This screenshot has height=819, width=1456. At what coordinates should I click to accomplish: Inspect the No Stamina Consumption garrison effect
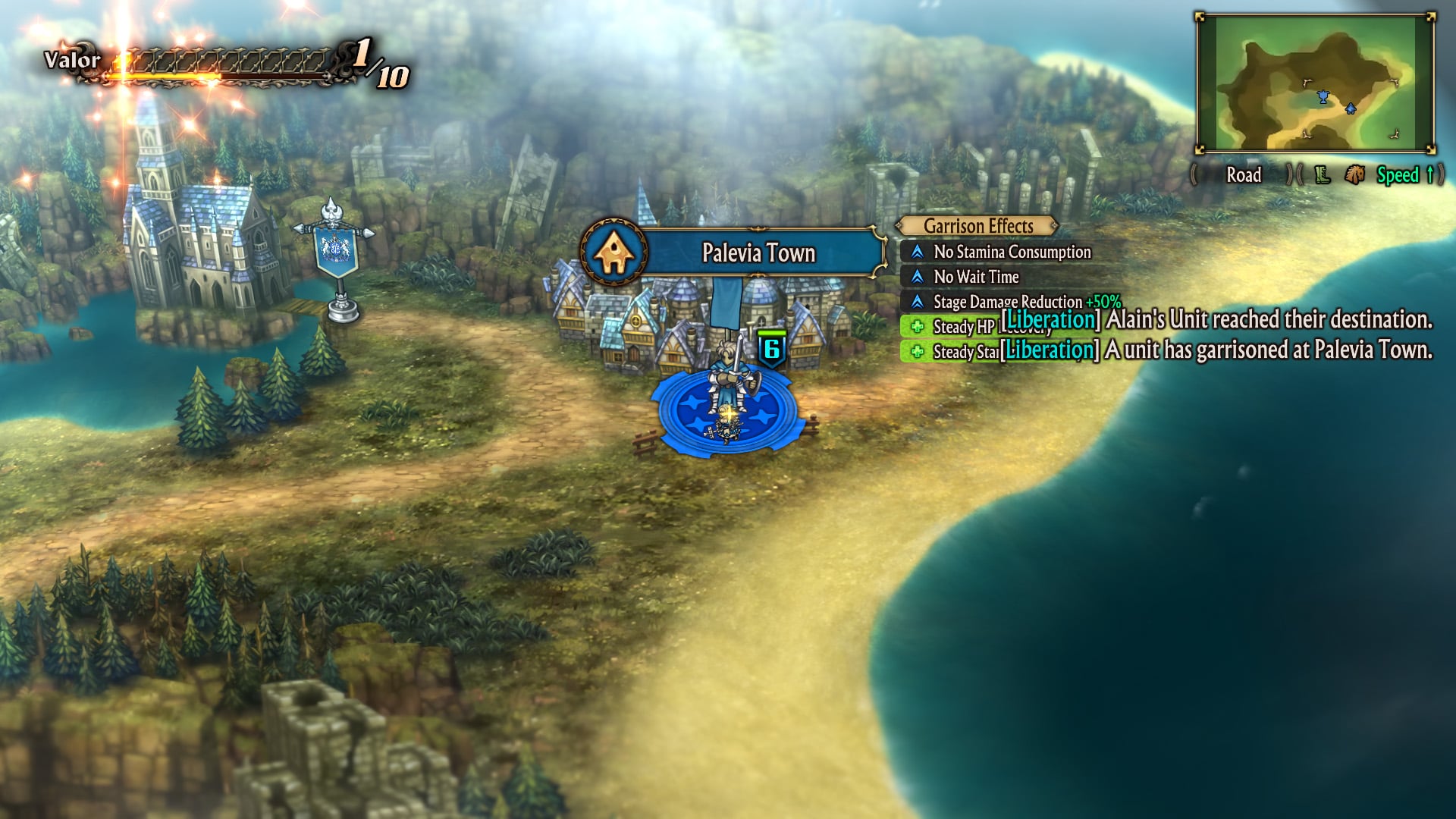click(1012, 252)
